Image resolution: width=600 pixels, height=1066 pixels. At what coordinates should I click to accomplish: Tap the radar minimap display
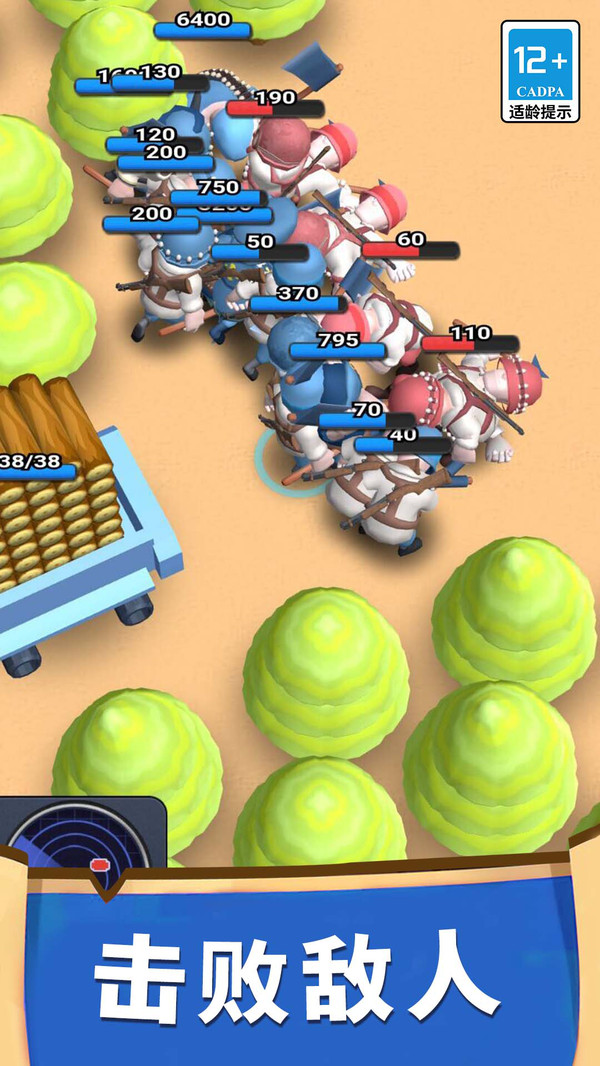[x=82, y=836]
